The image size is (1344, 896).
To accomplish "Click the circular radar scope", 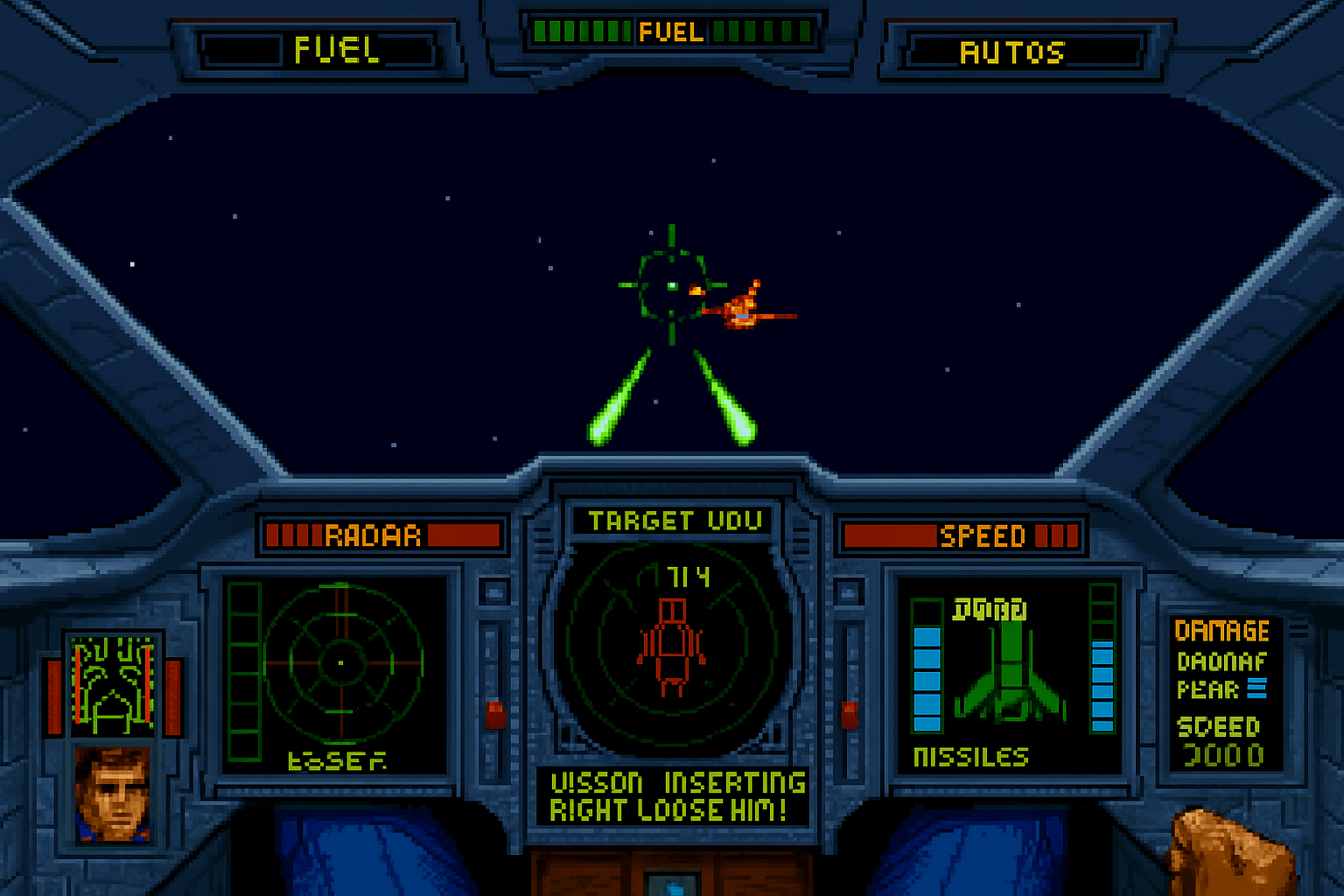I will (342, 663).
